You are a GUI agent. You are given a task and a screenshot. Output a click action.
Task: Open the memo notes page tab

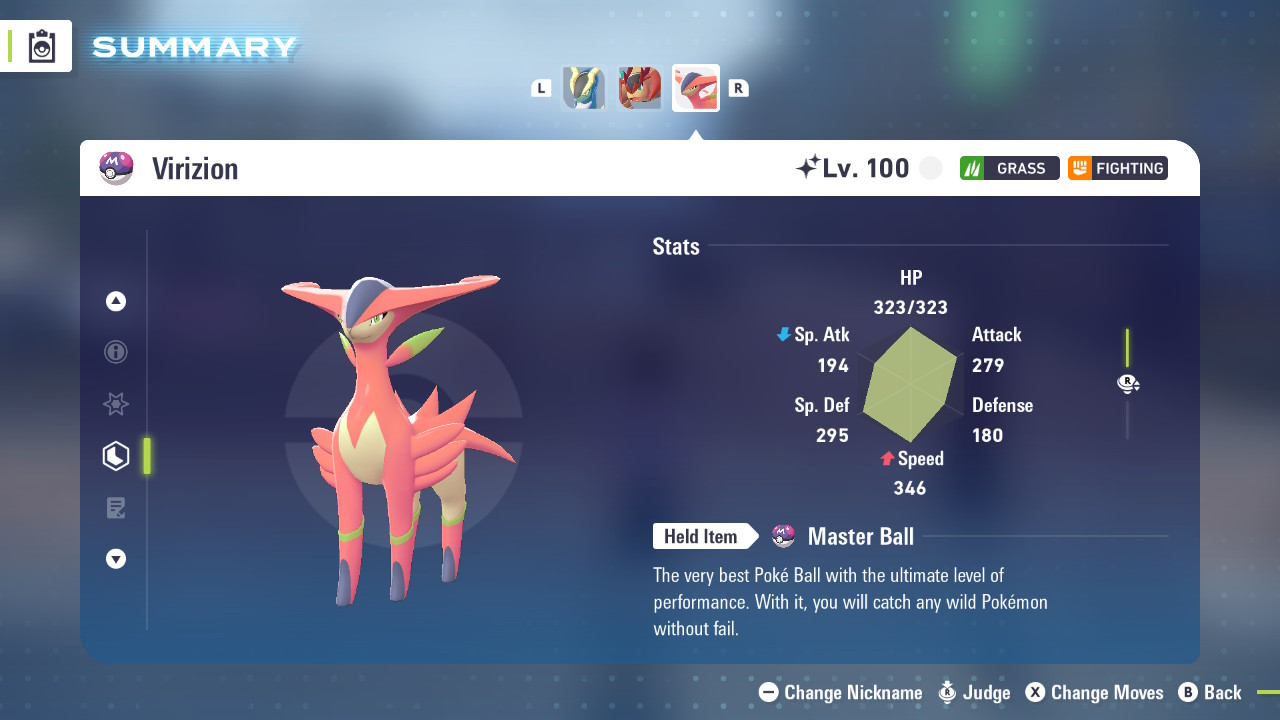click(x=116, y=508)
